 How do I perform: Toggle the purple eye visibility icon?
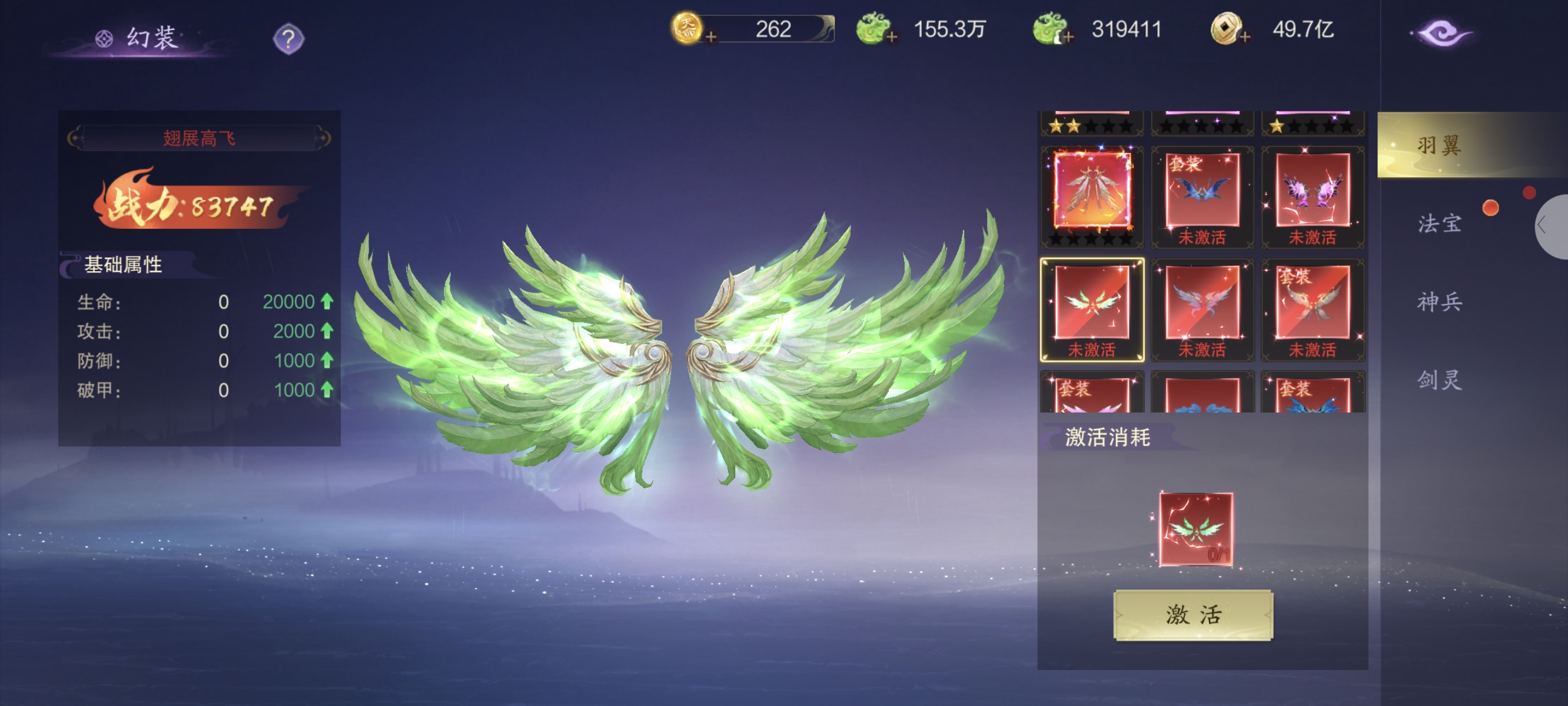click(x=1441, y=33)
